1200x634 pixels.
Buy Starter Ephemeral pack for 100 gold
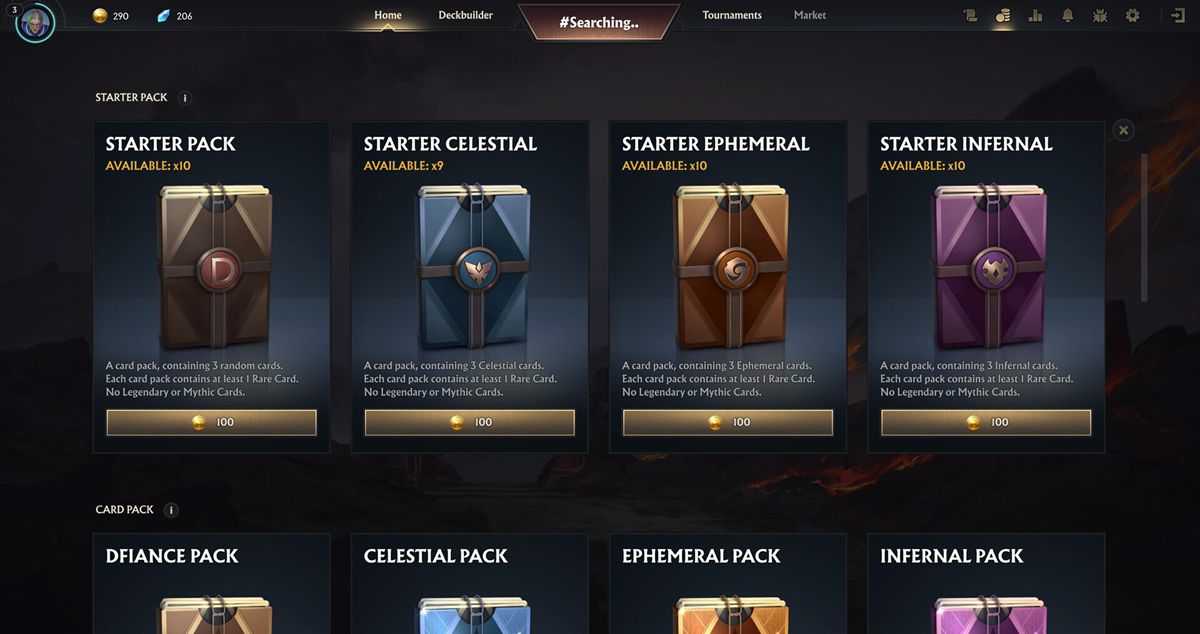click(728, 422)
